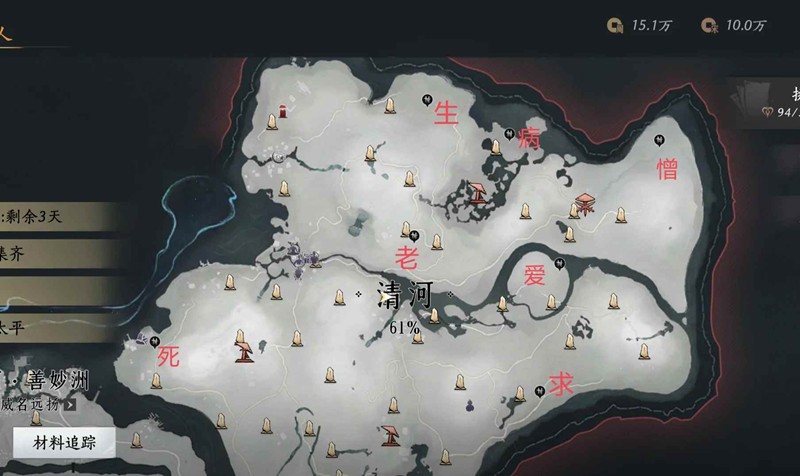The image size is (800, 476).
Task: Select the small red tower marker in northwest
Action: (284, 111)
